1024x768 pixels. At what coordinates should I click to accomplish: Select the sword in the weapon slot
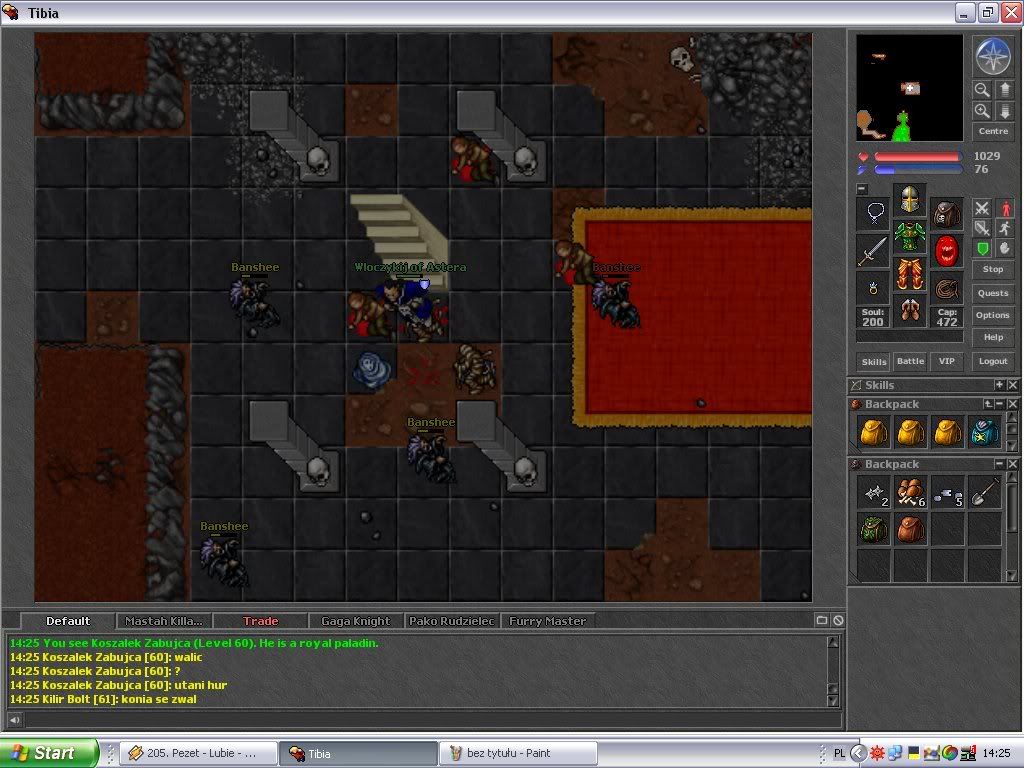(872, 250)
